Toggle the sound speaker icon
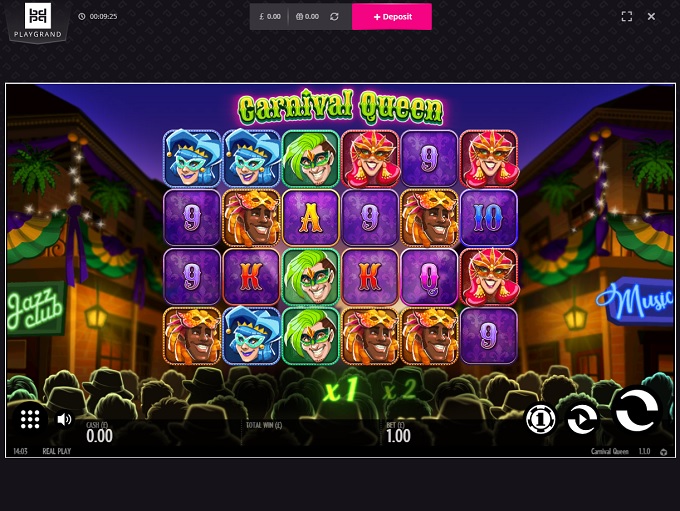 coord(64,419)
